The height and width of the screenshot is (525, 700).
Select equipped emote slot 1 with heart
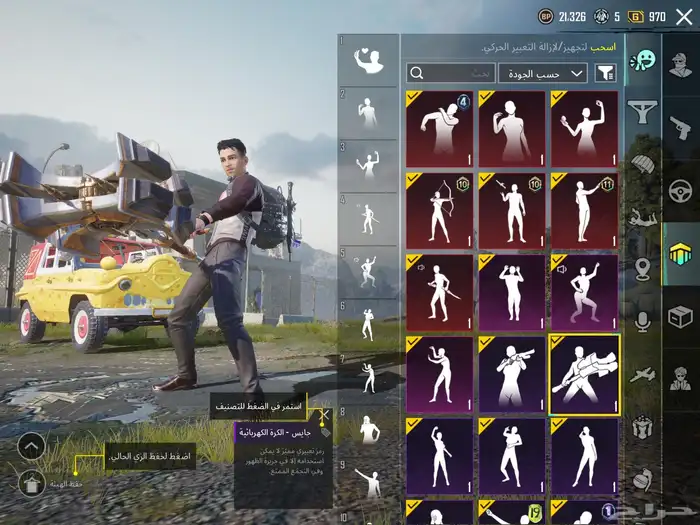(x=368, y=61)
